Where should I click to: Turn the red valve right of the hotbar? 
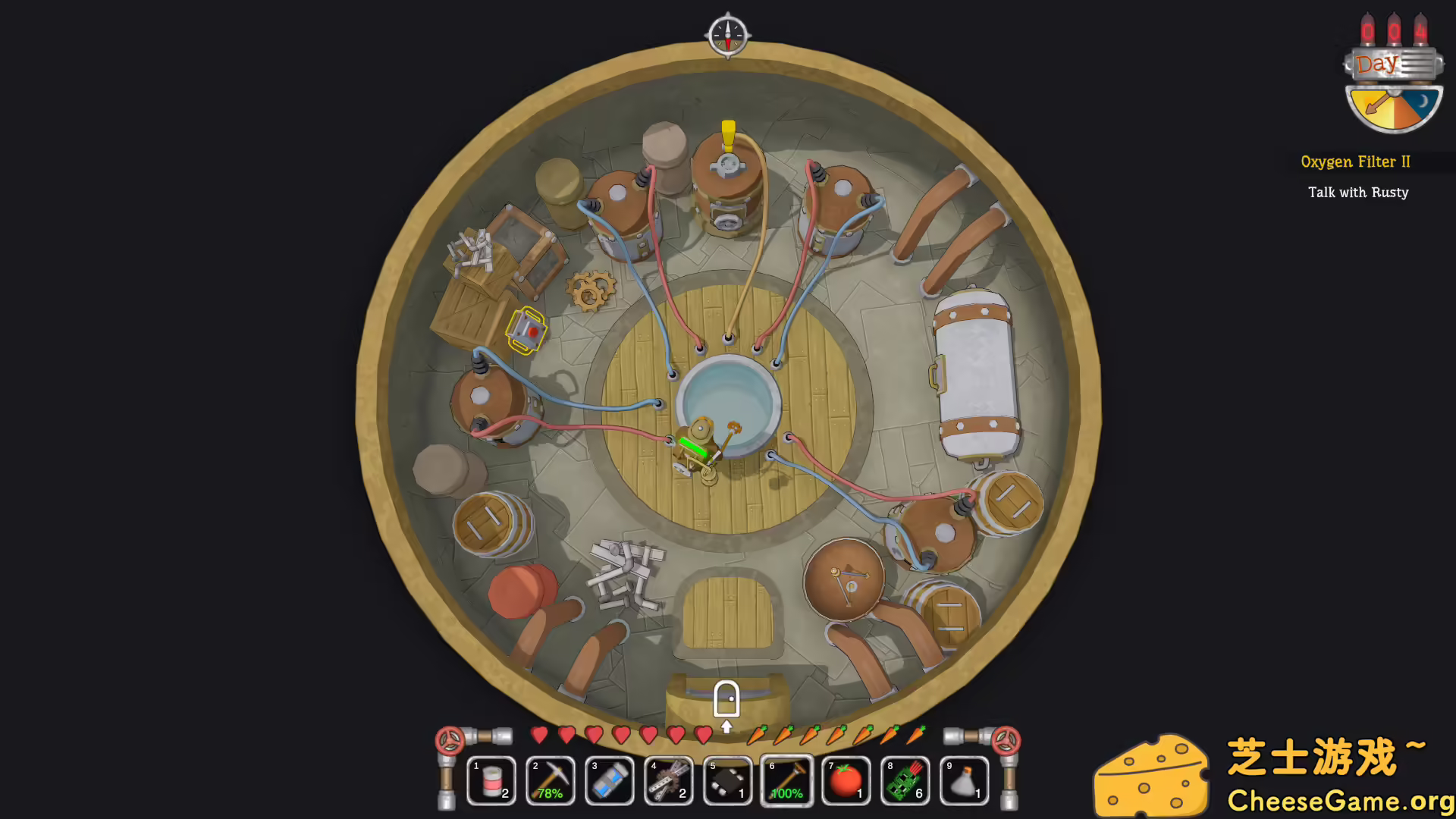(1006, 743)
